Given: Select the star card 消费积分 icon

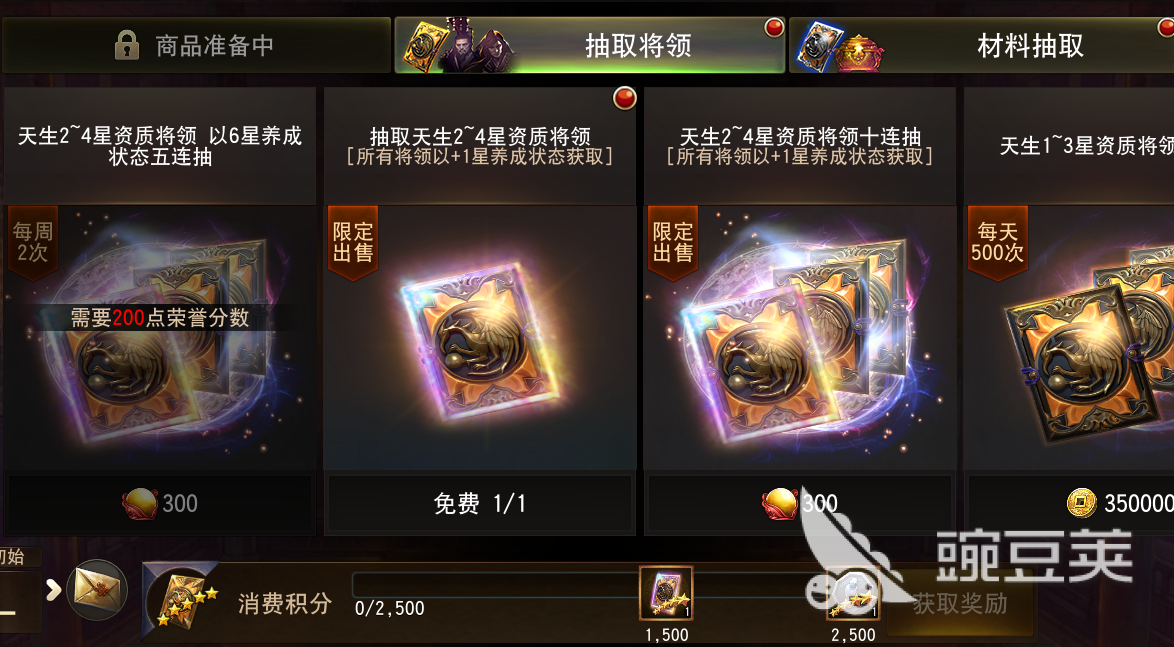Looking at the screenshot, I should (180, 598).
